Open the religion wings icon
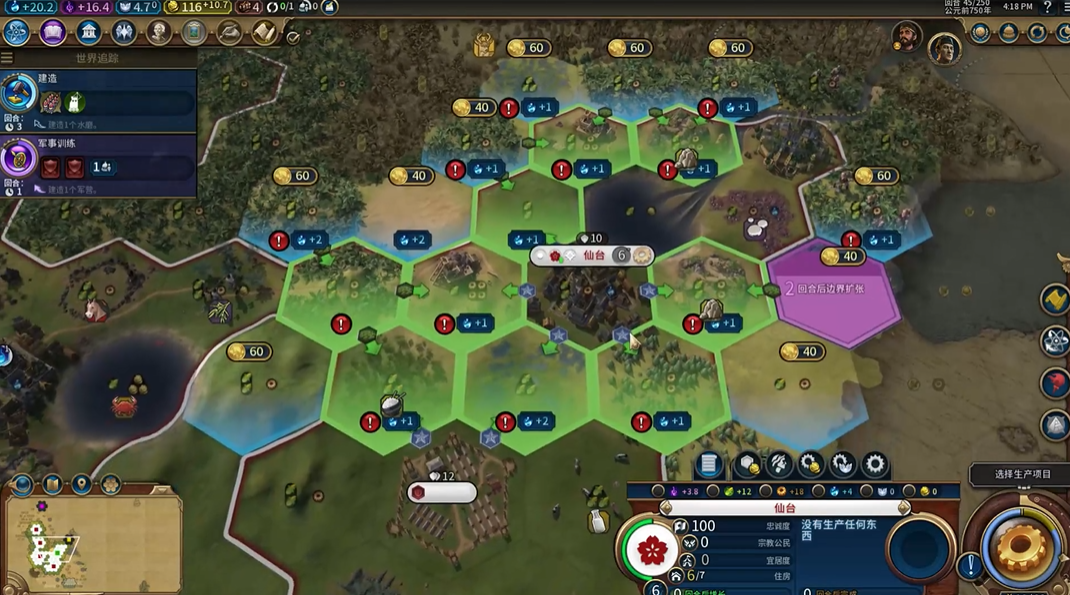This screenshot has width=1070, height=595. coord(124,33)
